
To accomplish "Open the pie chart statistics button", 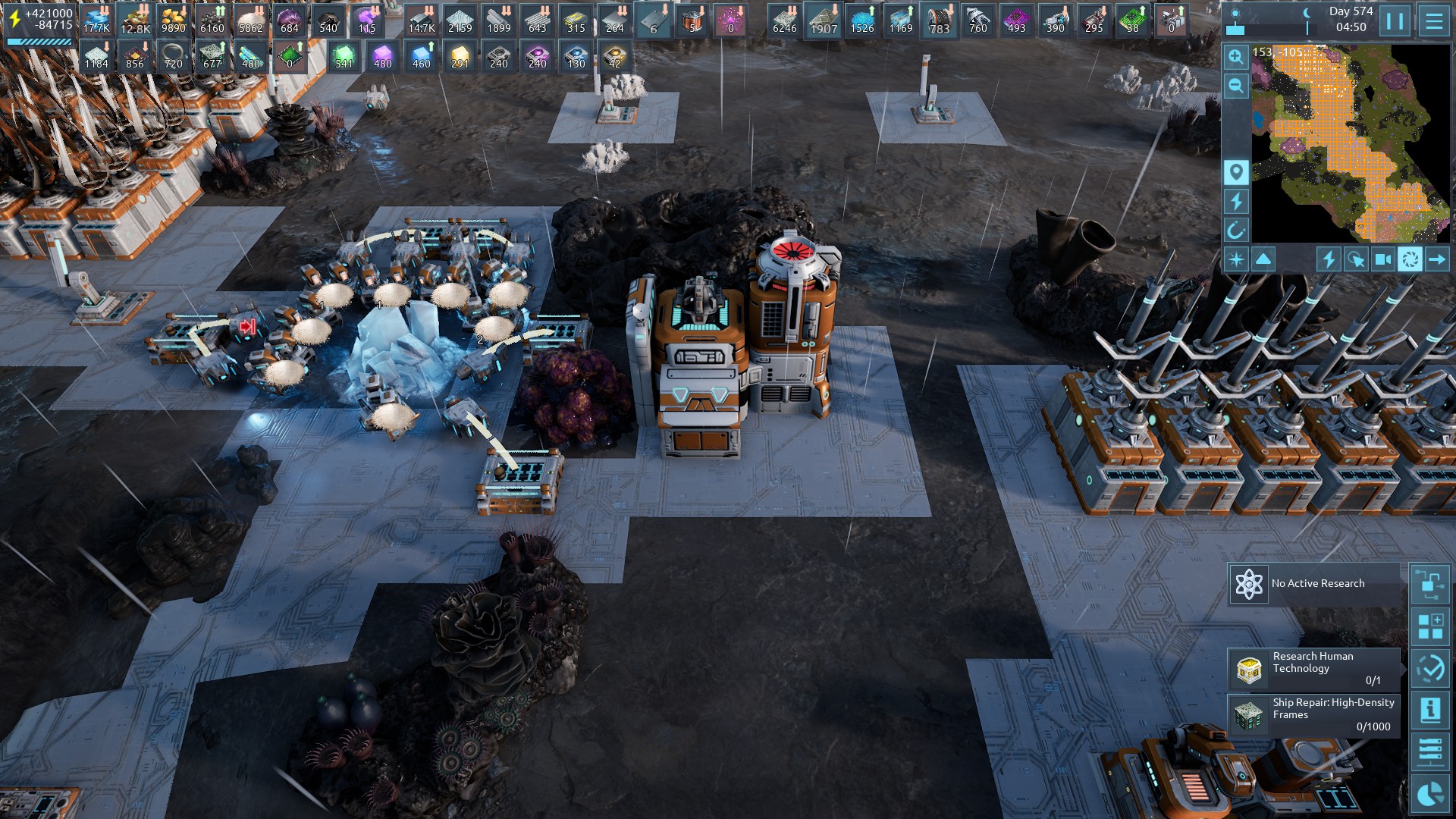I will pos(1430,794).
